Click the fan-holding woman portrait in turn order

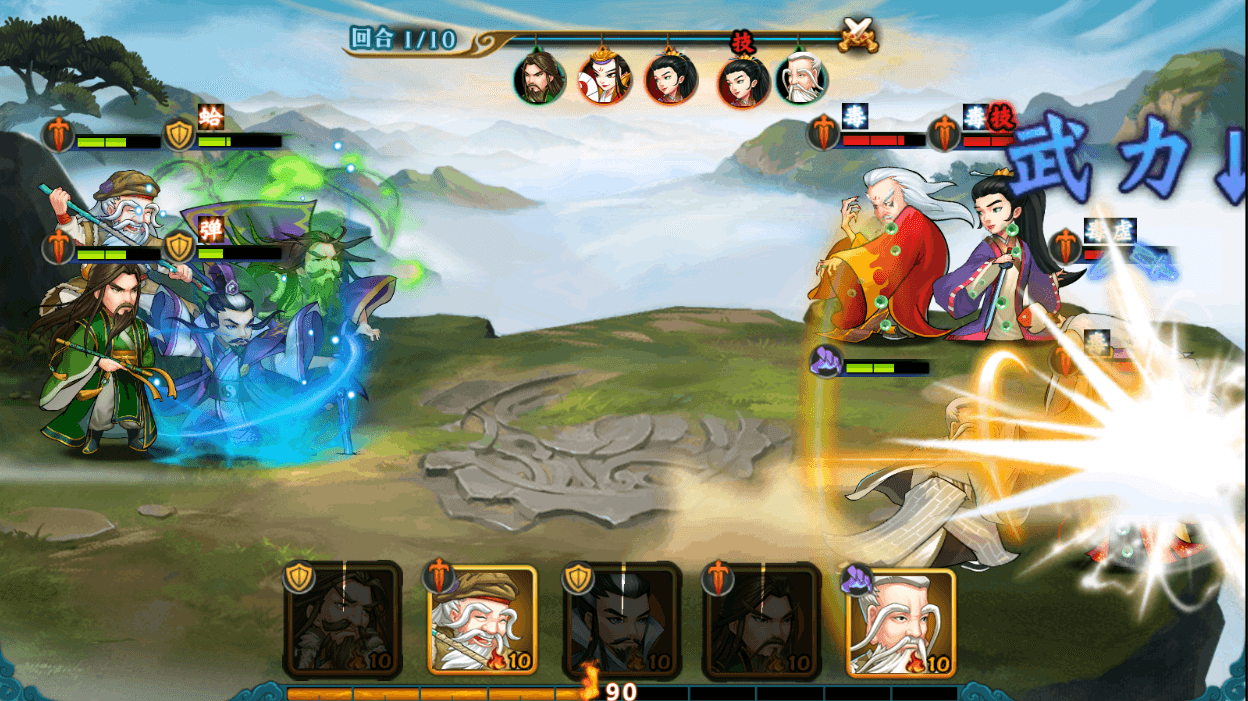pos(605,79)
